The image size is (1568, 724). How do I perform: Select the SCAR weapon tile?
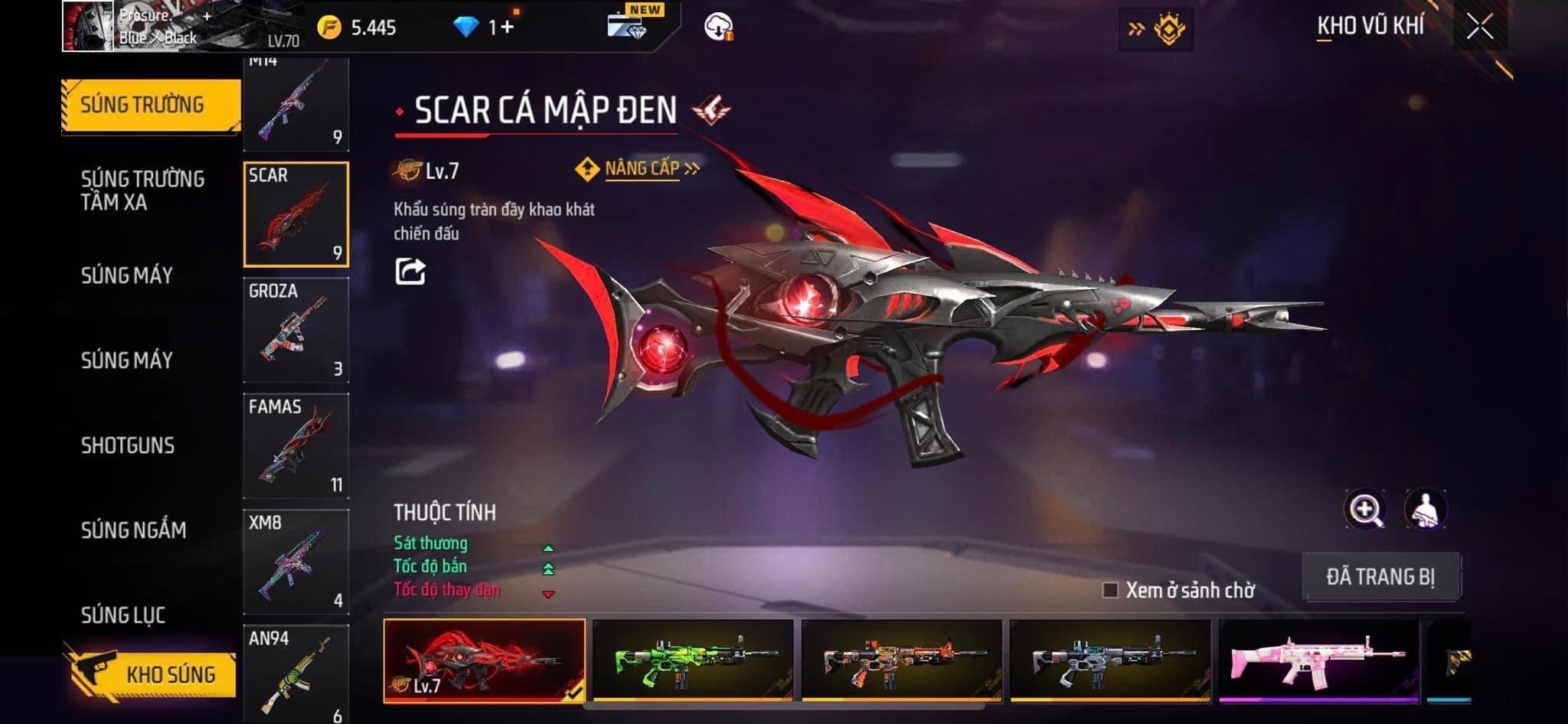[x=296, y=214]
